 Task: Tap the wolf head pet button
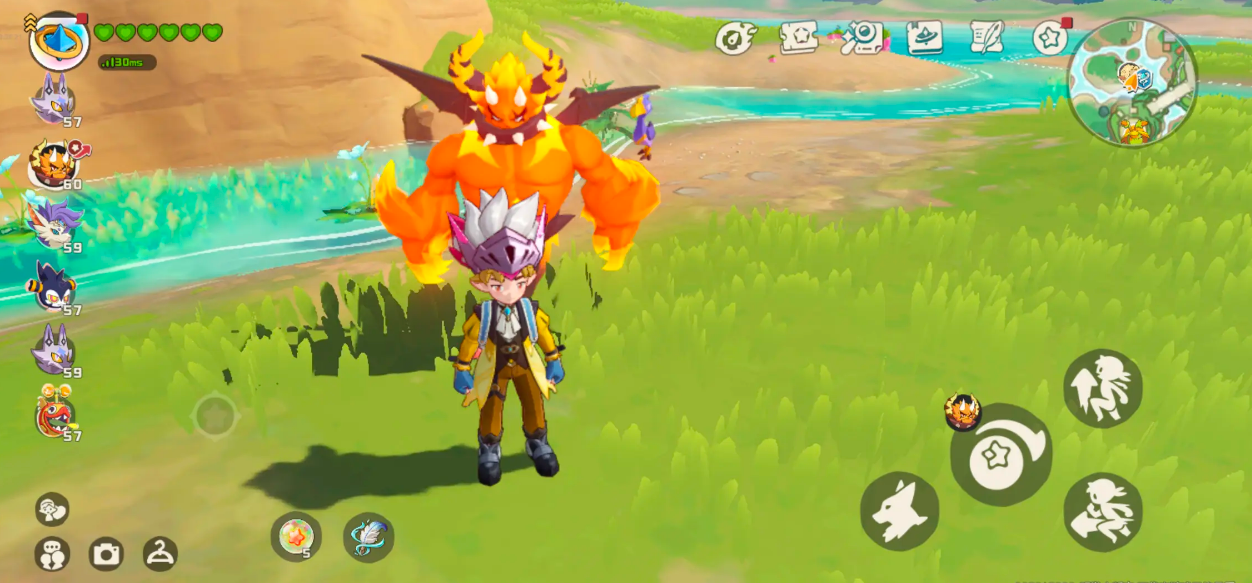(x=899, y=511)
